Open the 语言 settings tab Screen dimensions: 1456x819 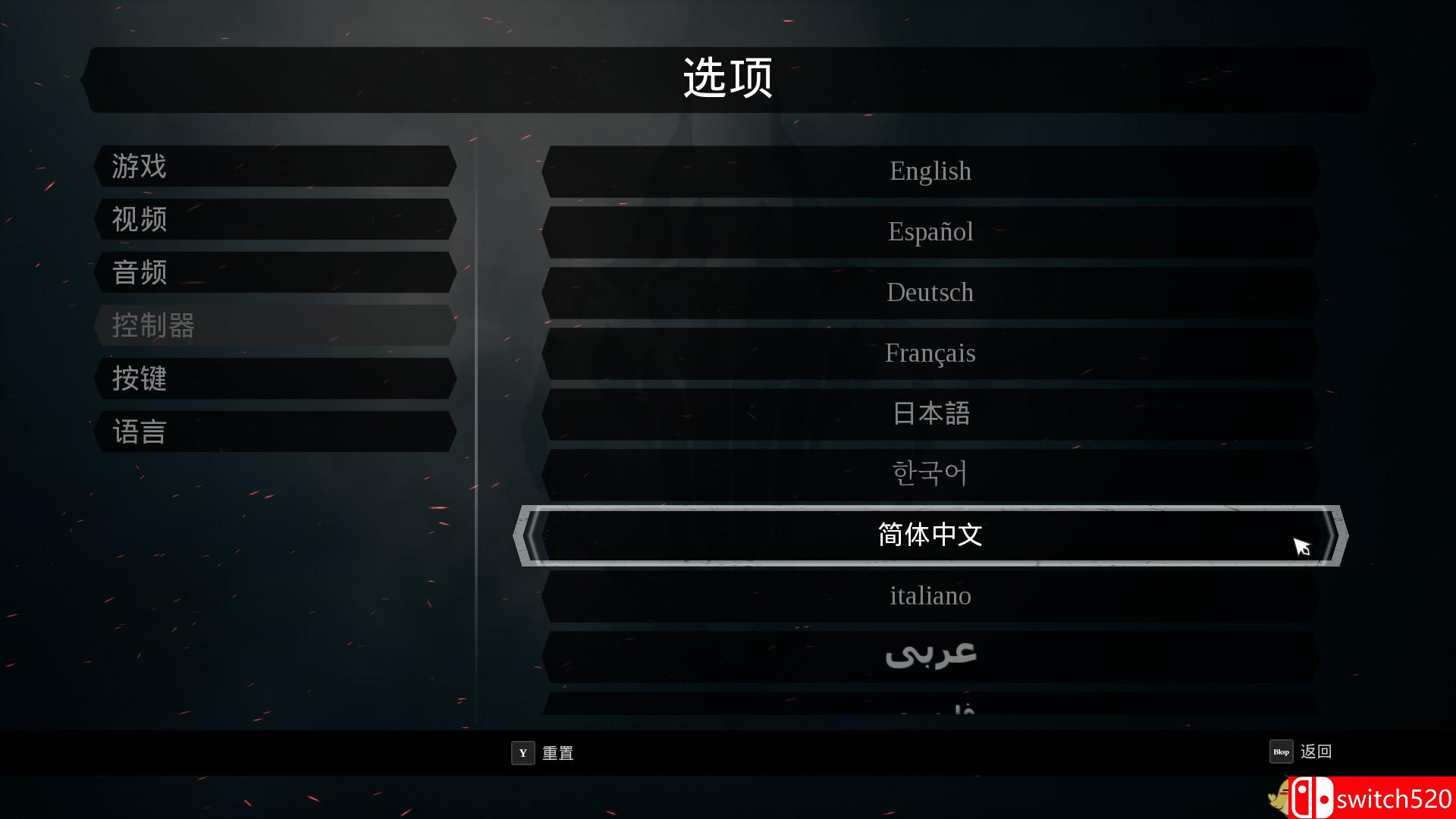pos(273,431)
